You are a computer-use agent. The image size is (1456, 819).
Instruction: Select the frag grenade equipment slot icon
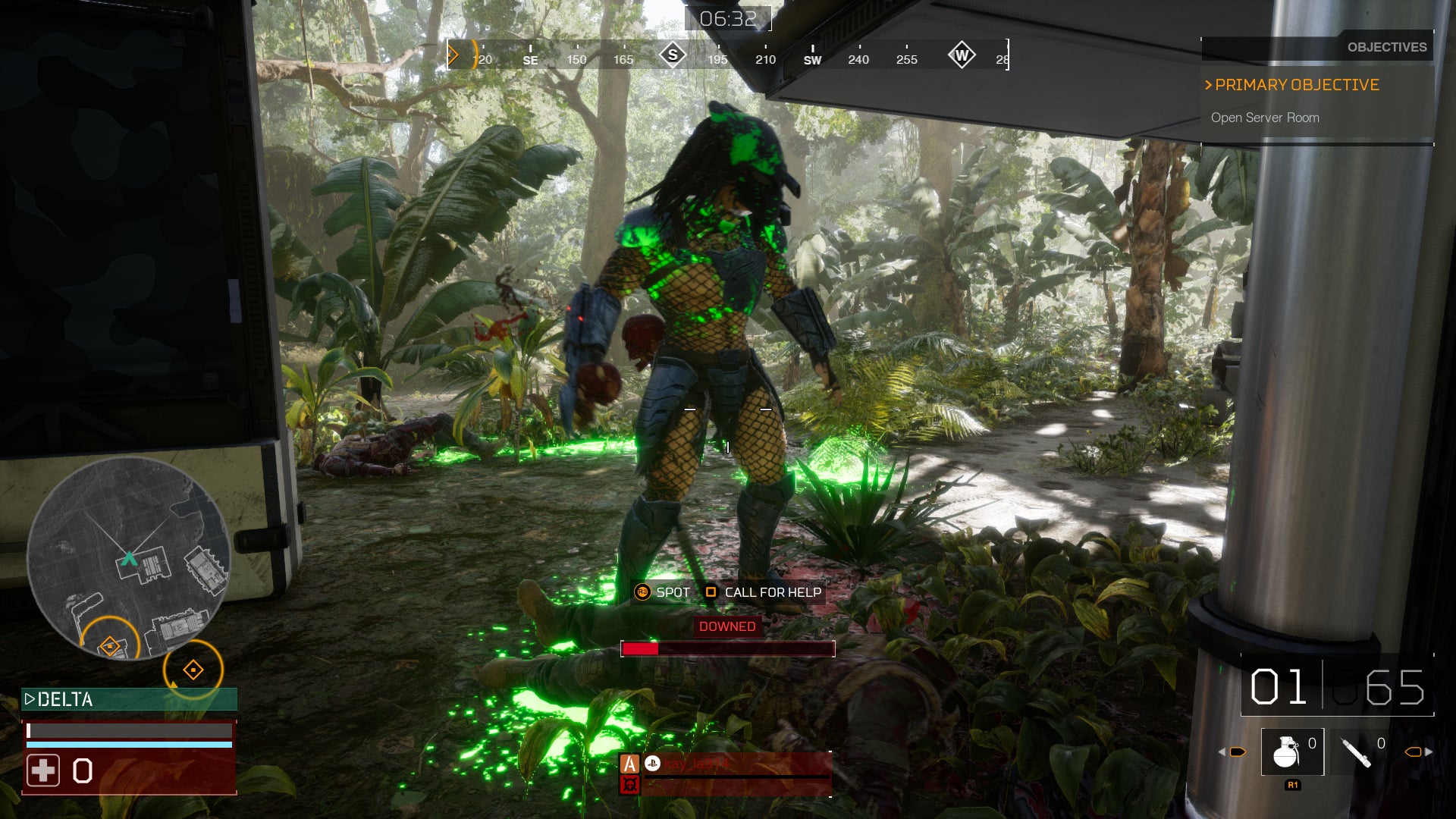click(1287, 752)
